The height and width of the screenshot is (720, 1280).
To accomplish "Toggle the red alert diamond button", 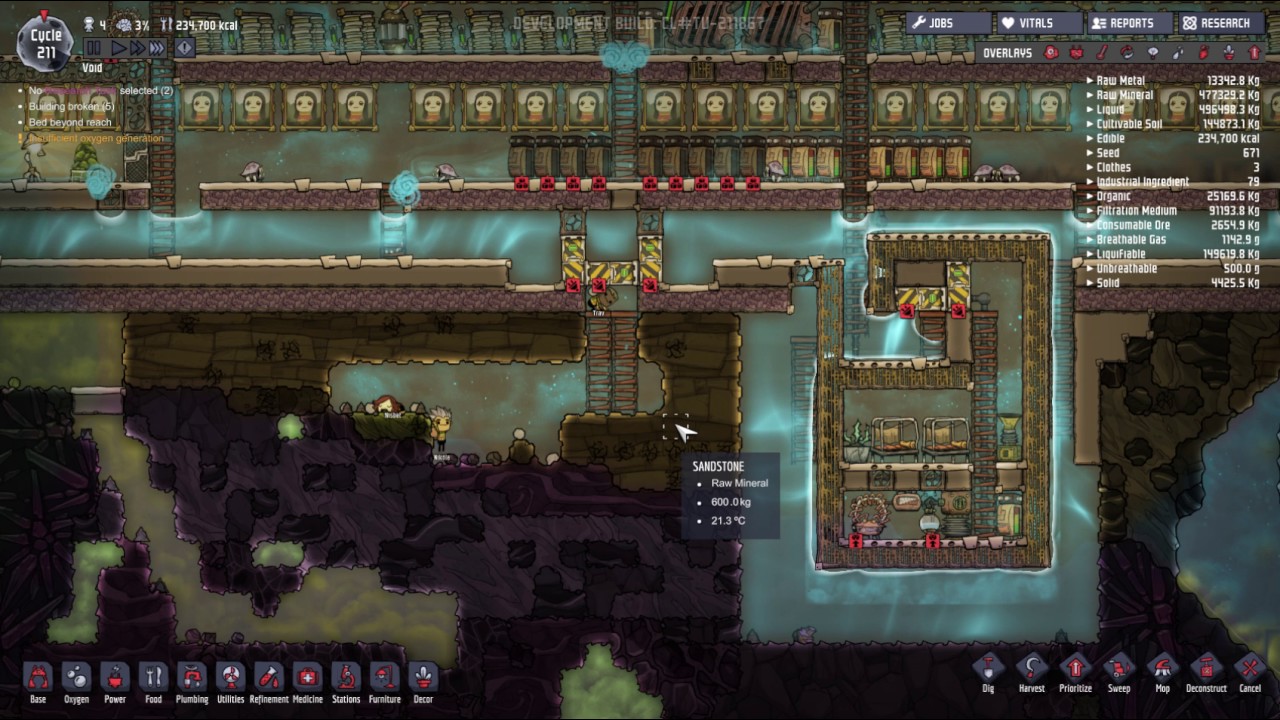I will tap(185, 47).
